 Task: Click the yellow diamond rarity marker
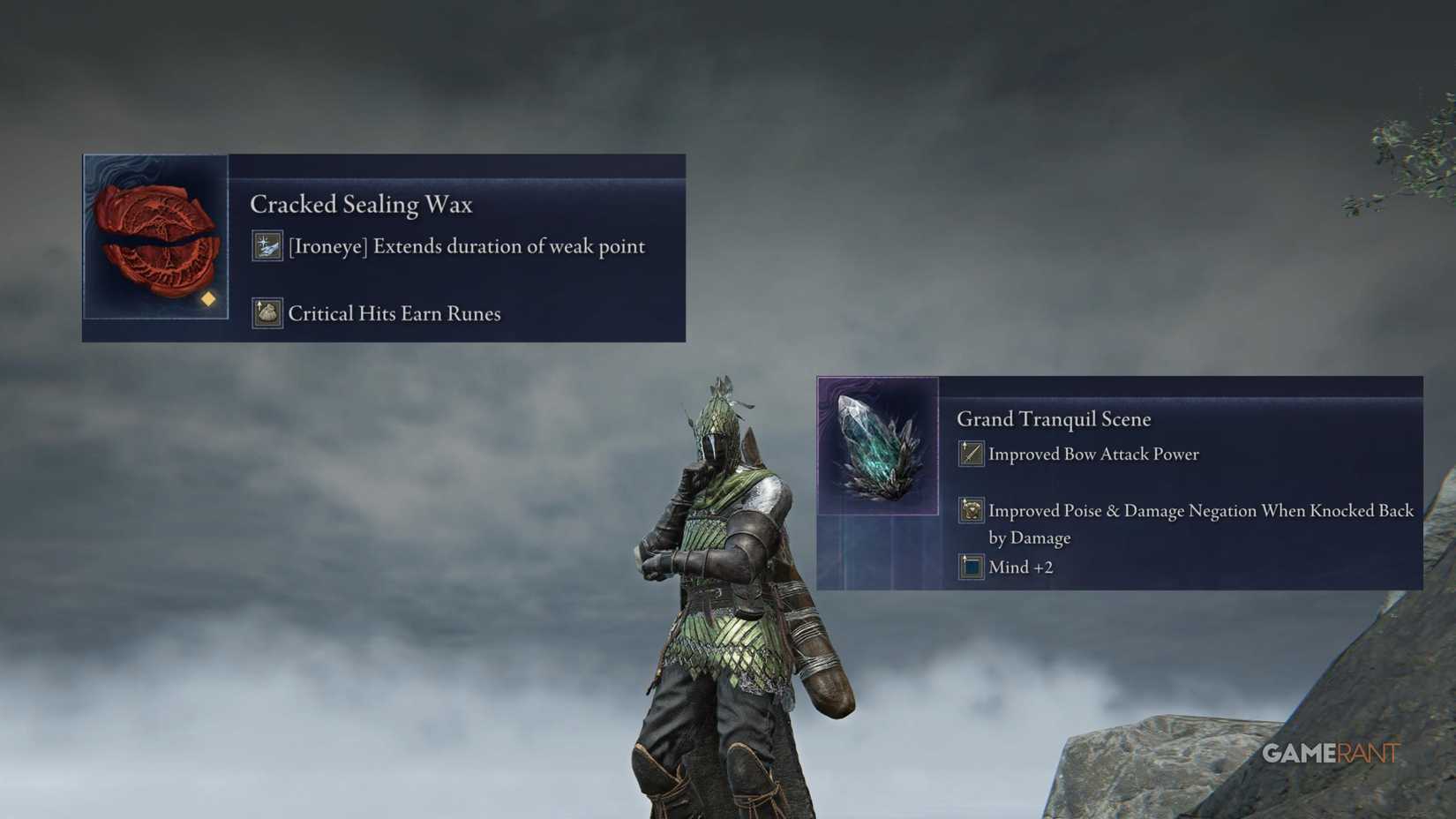pyautogui.click(x=208, y=299)
